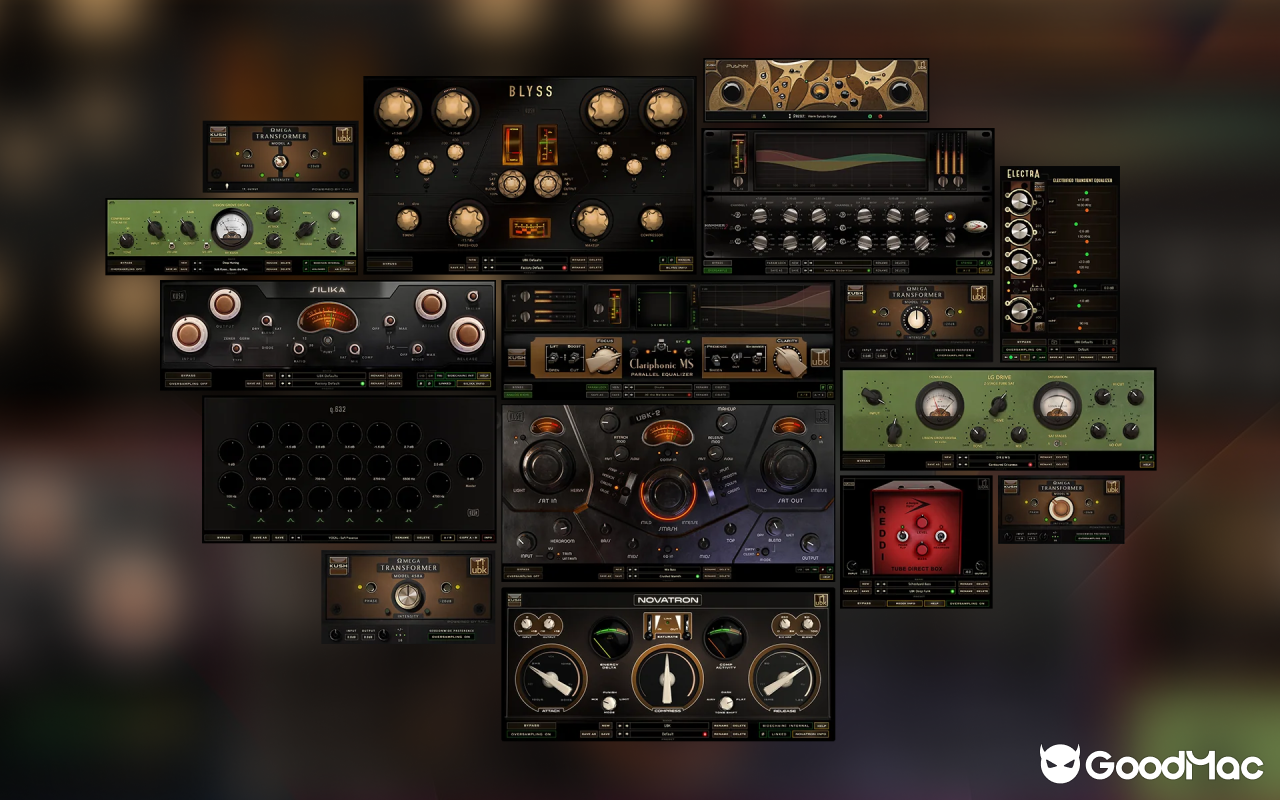Click RENAME next to the Blyss preset
The height and width of the screenshot is (800, 1280).
click(581, 268)
